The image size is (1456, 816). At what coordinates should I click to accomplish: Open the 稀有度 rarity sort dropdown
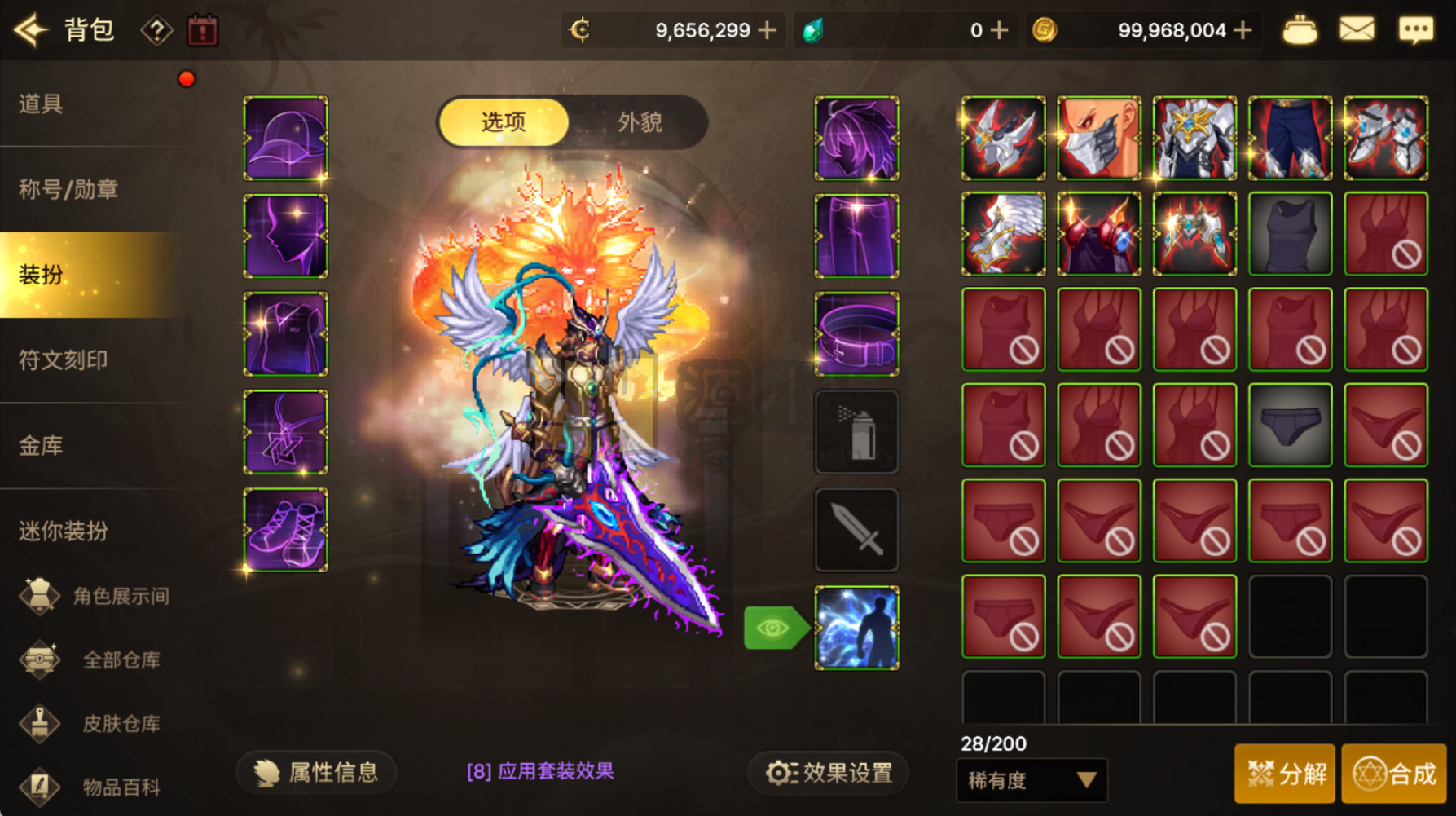[x=1031, y=781]
